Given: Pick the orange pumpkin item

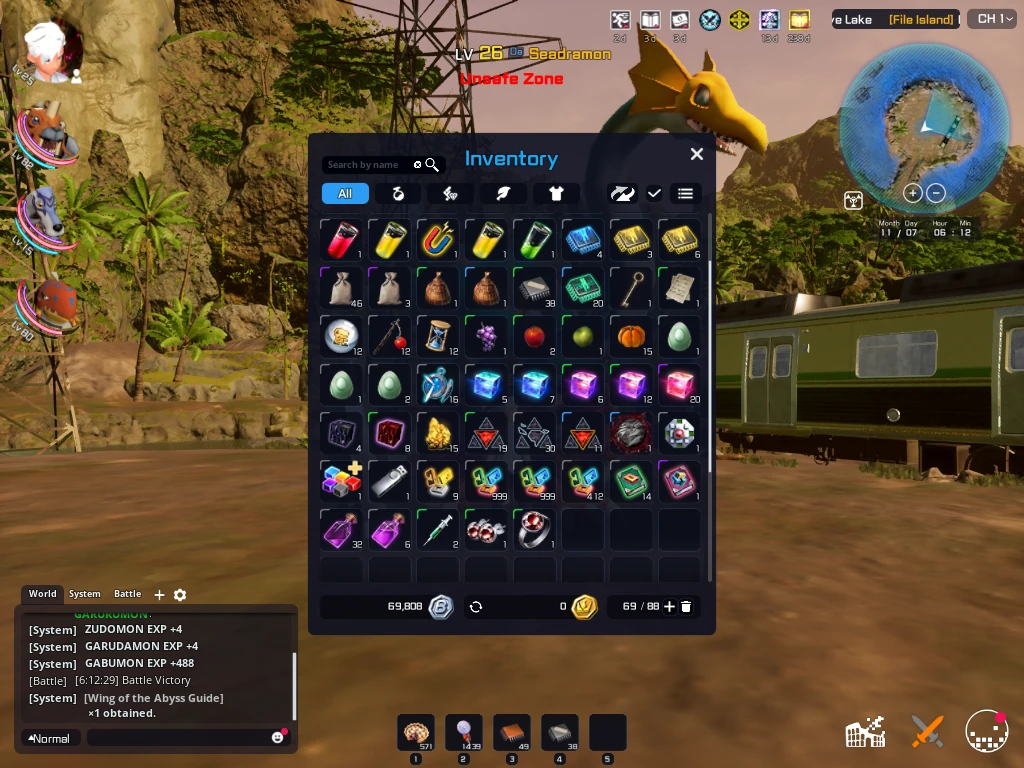Looking at the screenshot, I should (x=631, y=336).
